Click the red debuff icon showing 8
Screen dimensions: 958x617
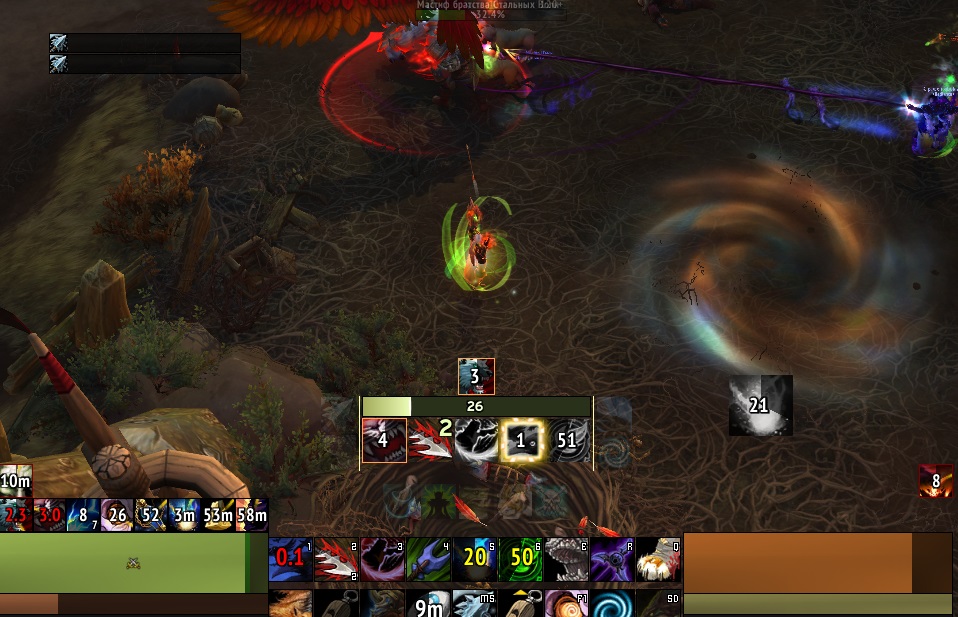(936, 481)
